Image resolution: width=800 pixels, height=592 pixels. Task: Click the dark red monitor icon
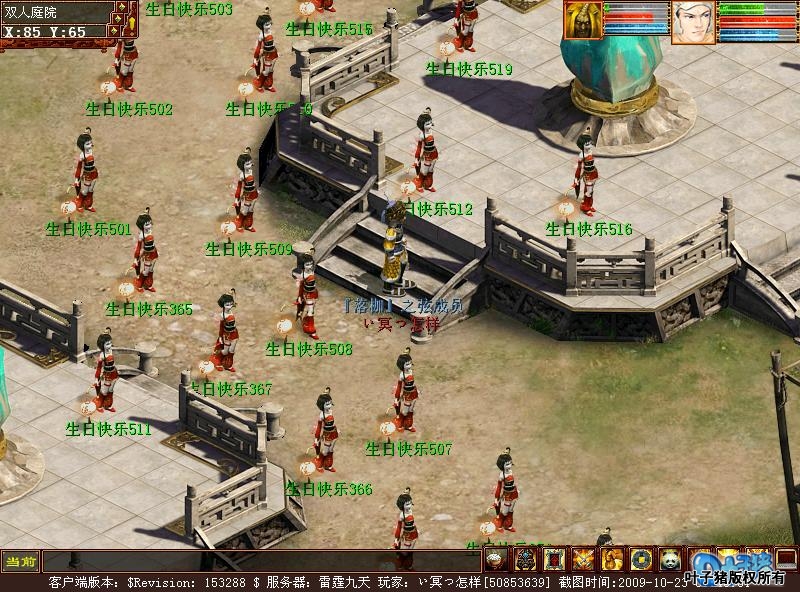(x=786, y=559)
